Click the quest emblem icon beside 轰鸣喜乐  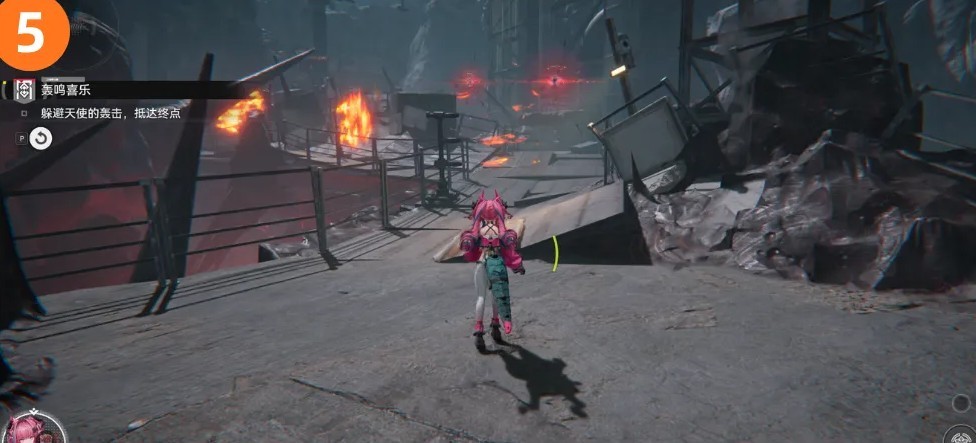24,90
